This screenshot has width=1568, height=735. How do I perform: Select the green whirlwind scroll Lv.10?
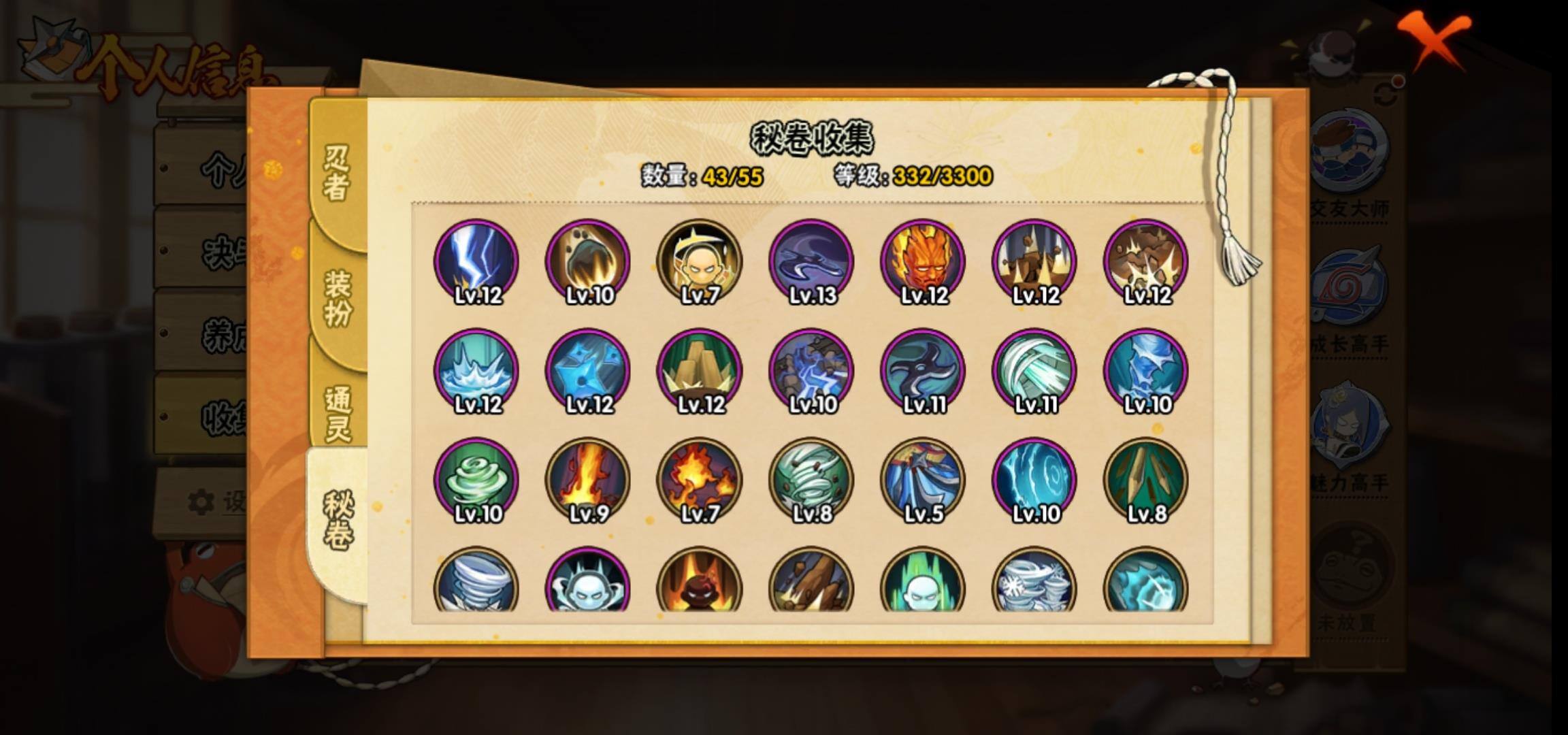tap(476, 480)
